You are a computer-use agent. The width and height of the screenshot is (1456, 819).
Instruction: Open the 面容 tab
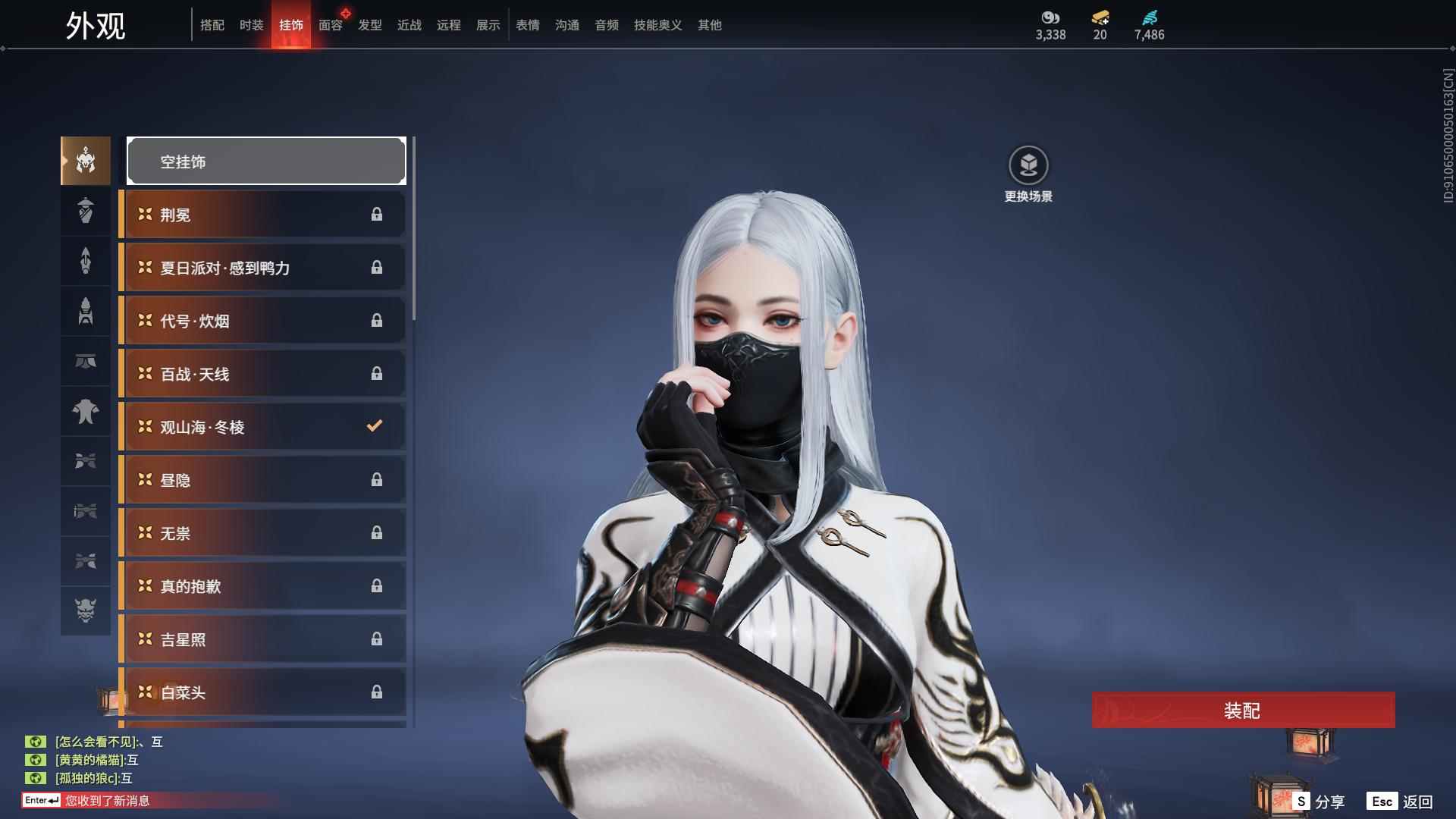pos(330,25)
